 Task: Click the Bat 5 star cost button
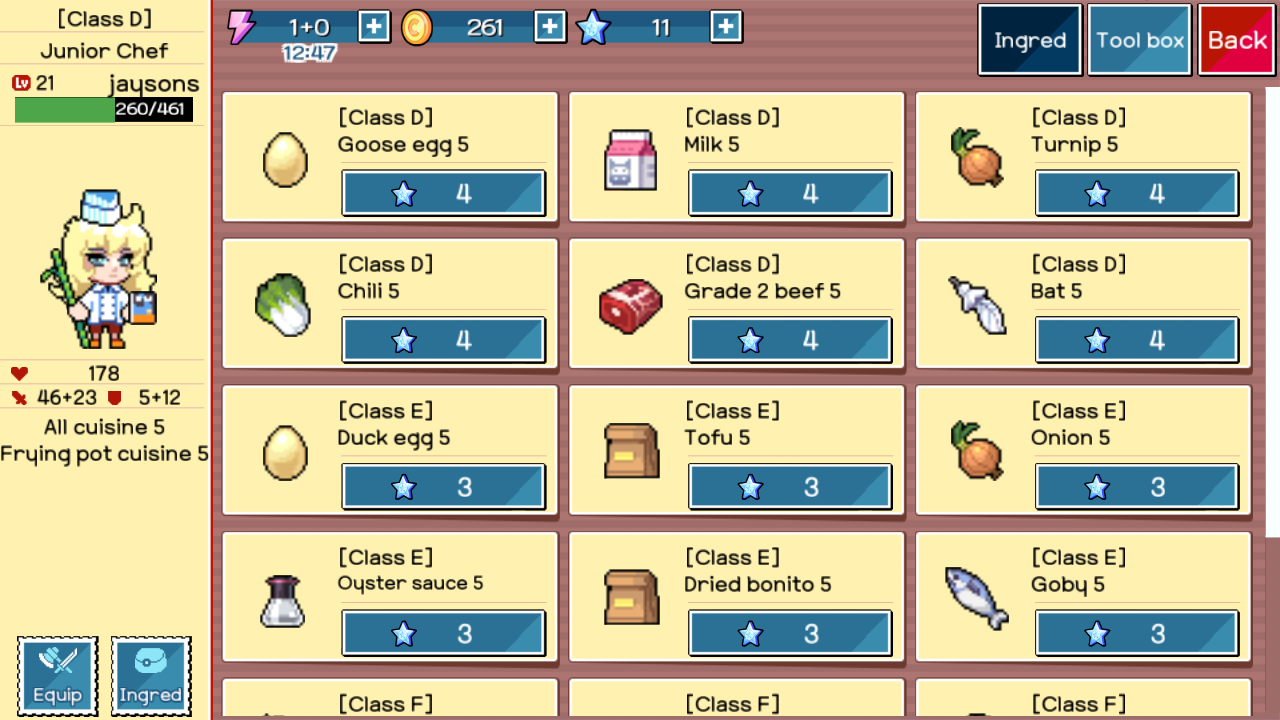coord(1137,340)
